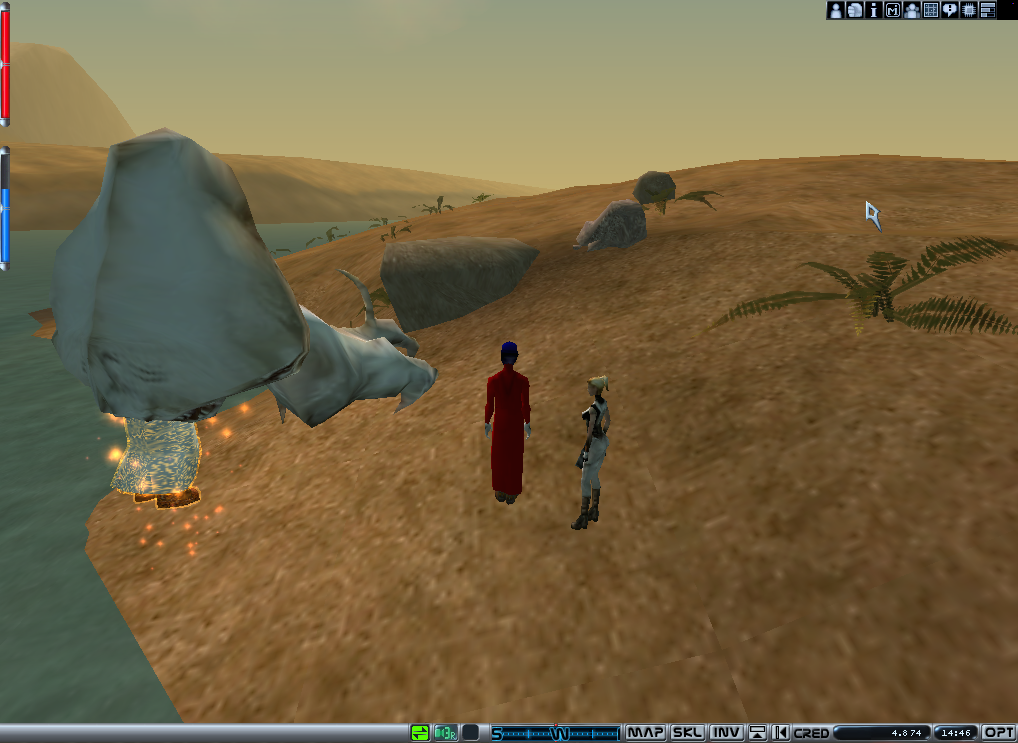Image resolution: width=1018 pixels, height=743 pixels.
Task: Open the MAP panel
Action: [646, 733]
